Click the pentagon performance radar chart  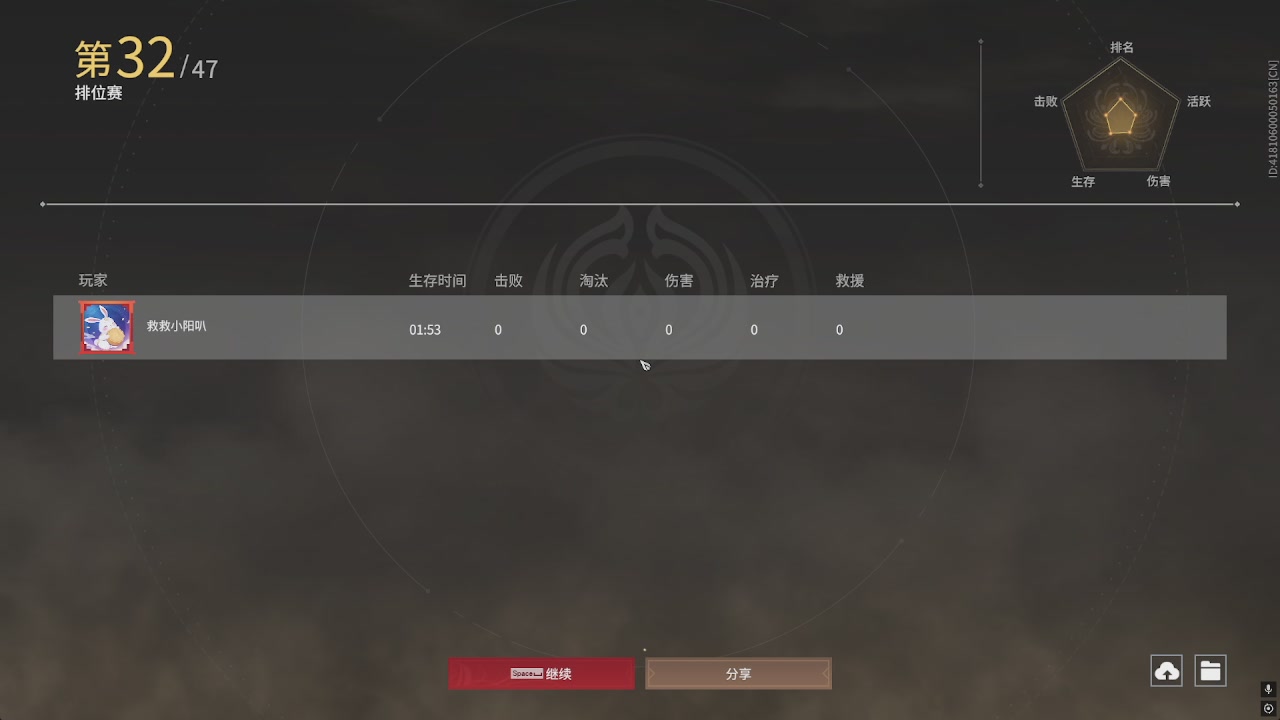1120,117
